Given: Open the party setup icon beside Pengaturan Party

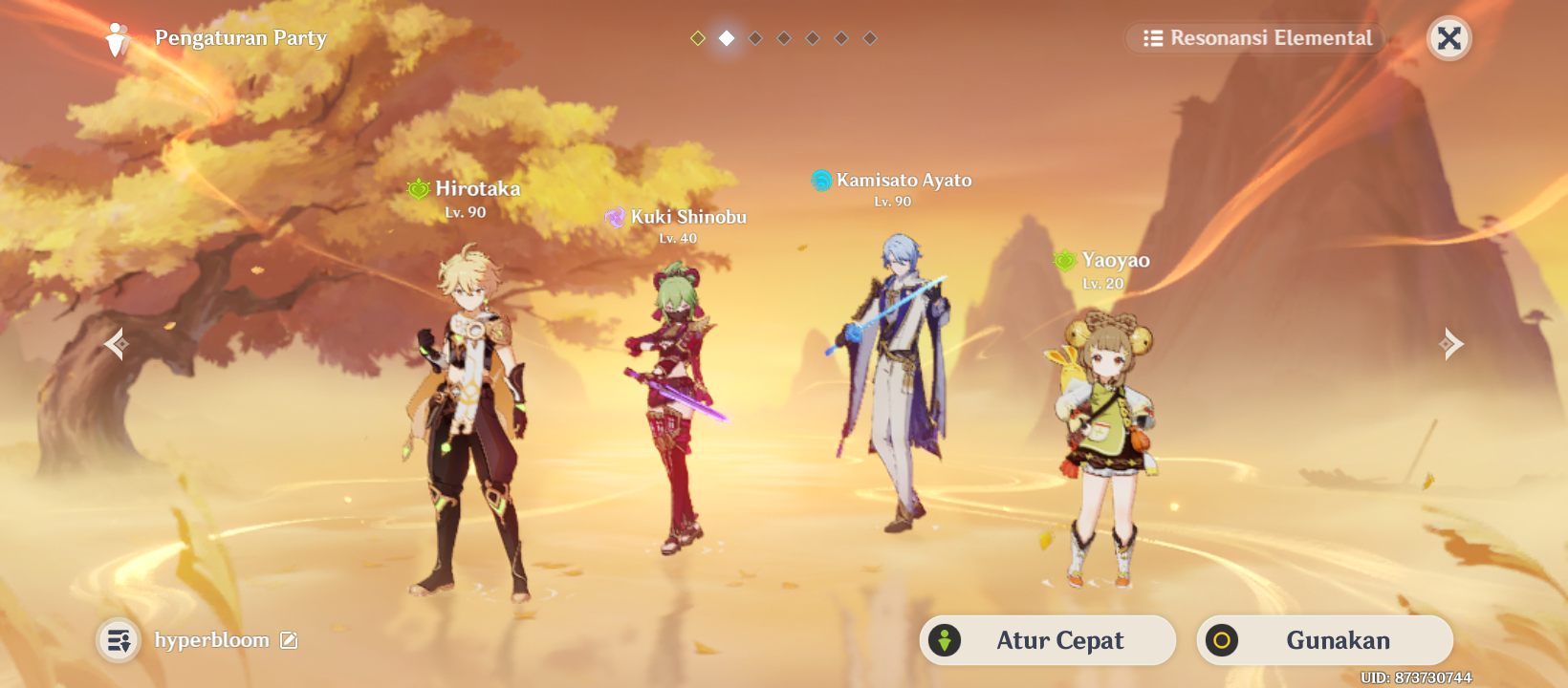Looking at the screenshot, I should [x=117, y=38].
